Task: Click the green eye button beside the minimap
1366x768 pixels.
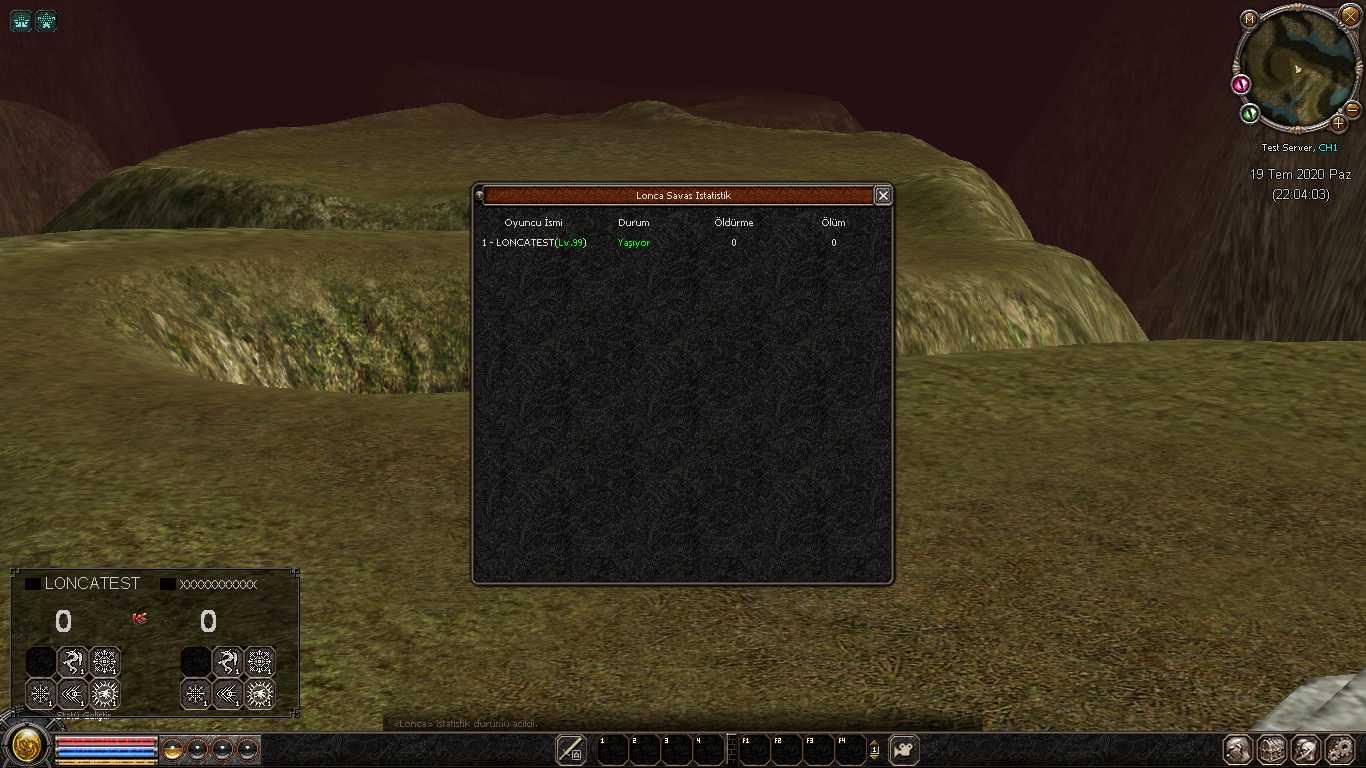Action: point(1249,113)
